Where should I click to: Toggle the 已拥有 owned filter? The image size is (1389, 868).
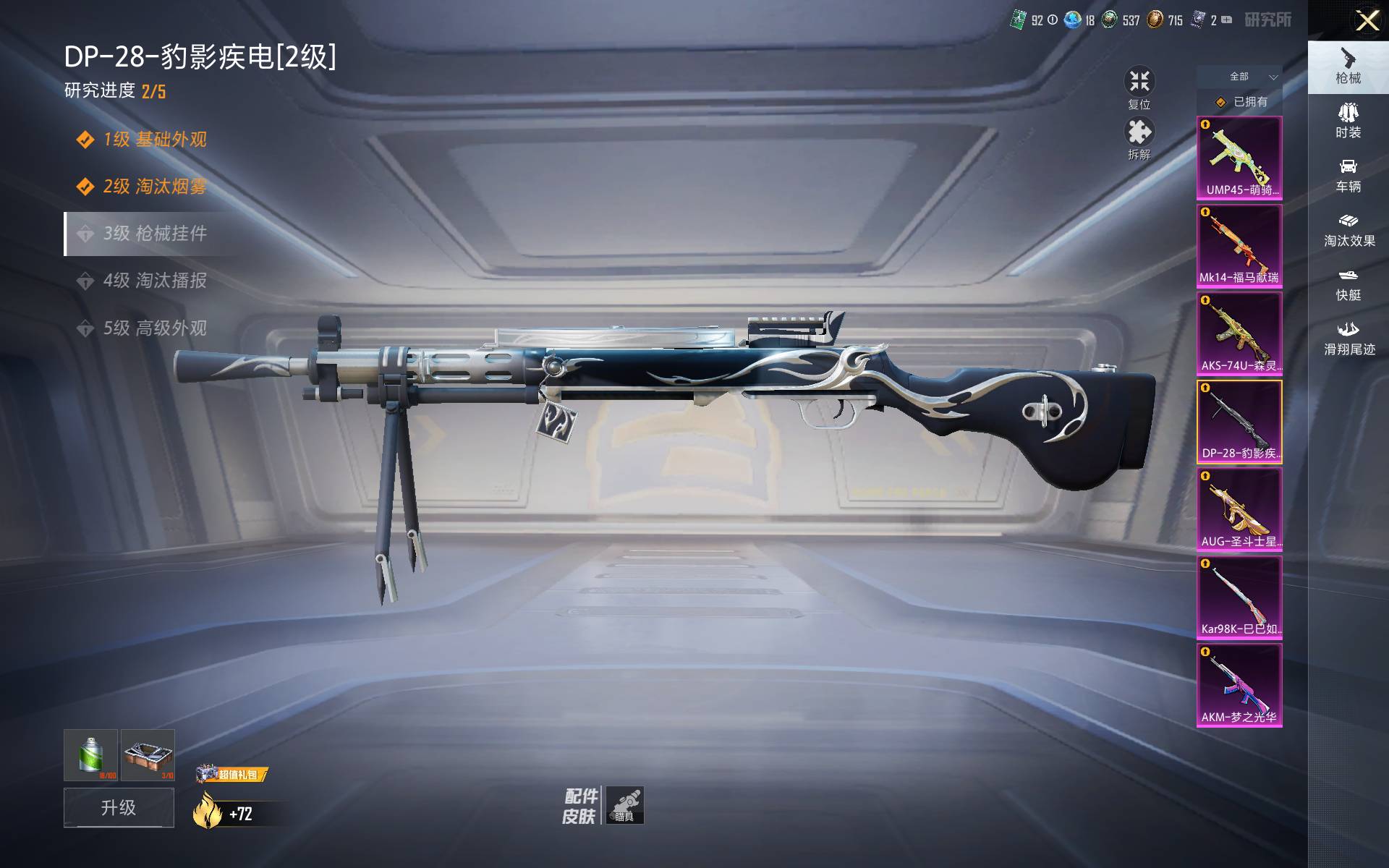(x=1240, y=102)
